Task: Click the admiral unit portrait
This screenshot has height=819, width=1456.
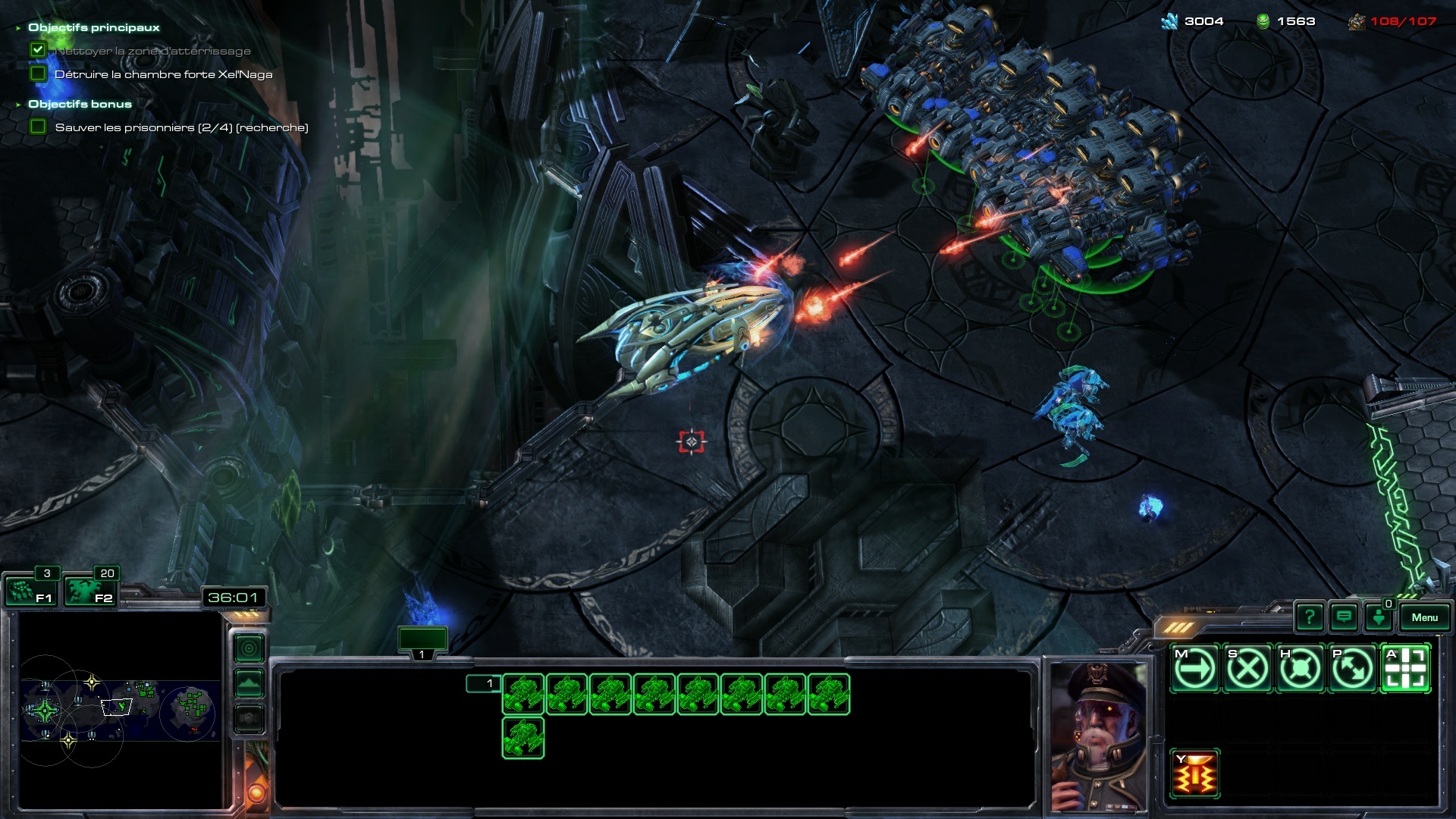Action: (x=1099, y=736)
